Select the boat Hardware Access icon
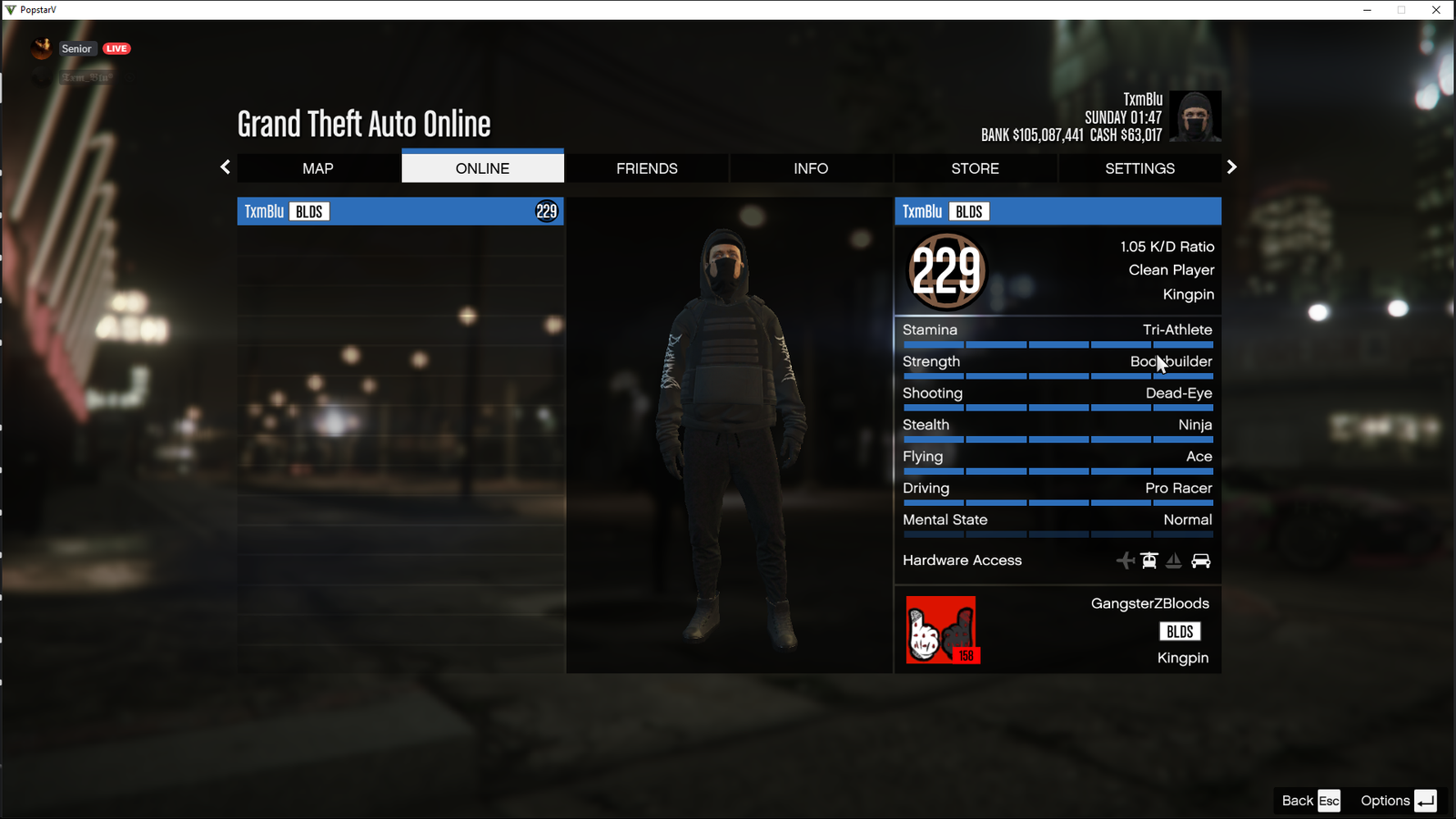This screenshot has width=1456, height=819. coord(1175,561)
